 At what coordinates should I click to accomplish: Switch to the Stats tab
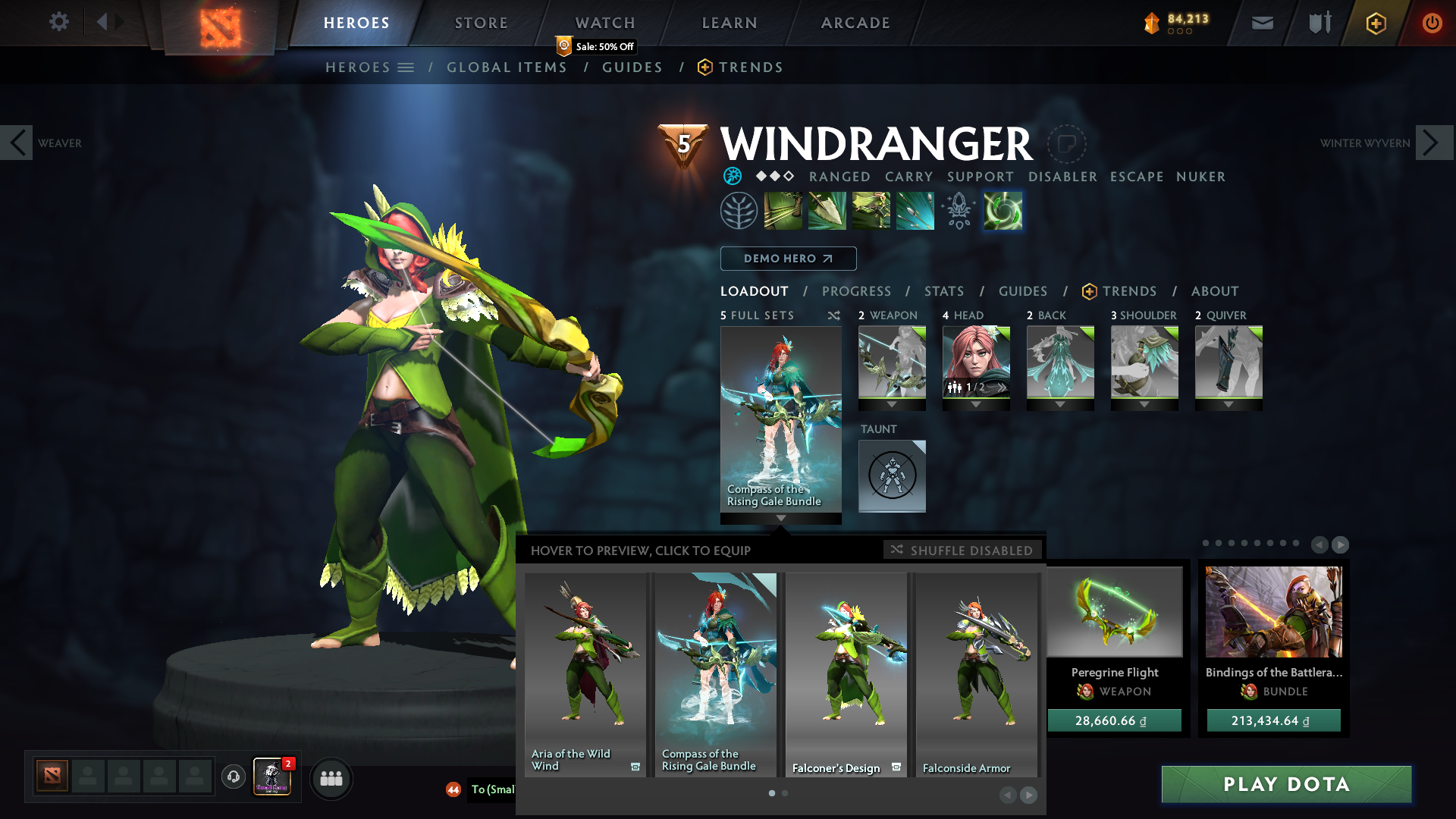pyautogui.click(x=944, y=291)
